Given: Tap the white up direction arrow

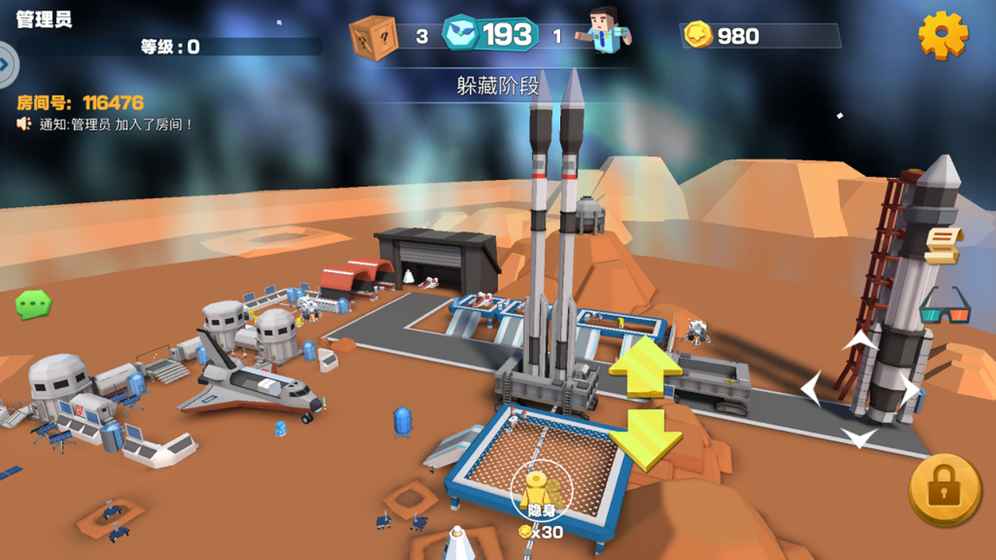Looking at the screenshot, I should [x=860, y=343].
